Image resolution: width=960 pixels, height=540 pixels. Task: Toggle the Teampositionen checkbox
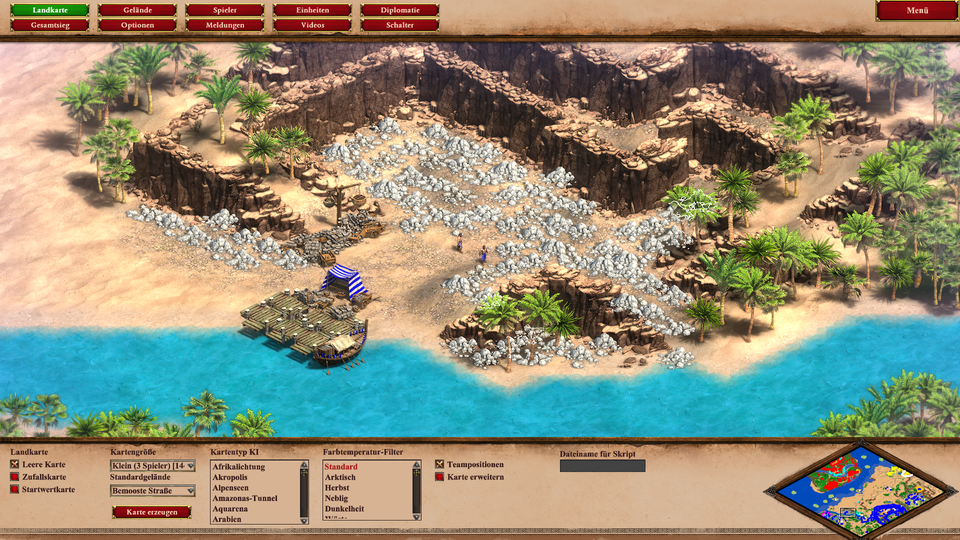click(x=439, y=465)
